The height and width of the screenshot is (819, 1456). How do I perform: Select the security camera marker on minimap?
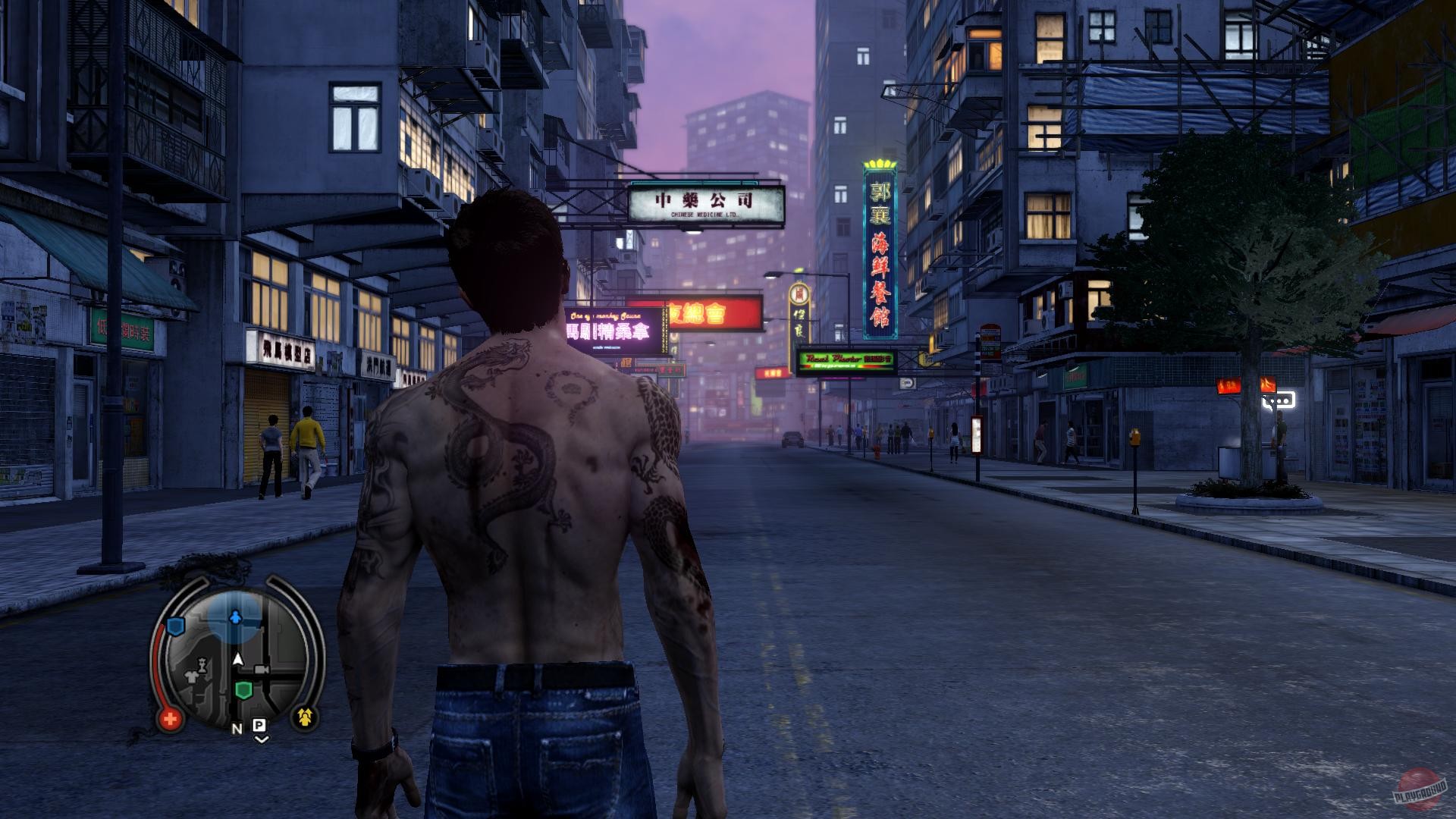(262, 670)
